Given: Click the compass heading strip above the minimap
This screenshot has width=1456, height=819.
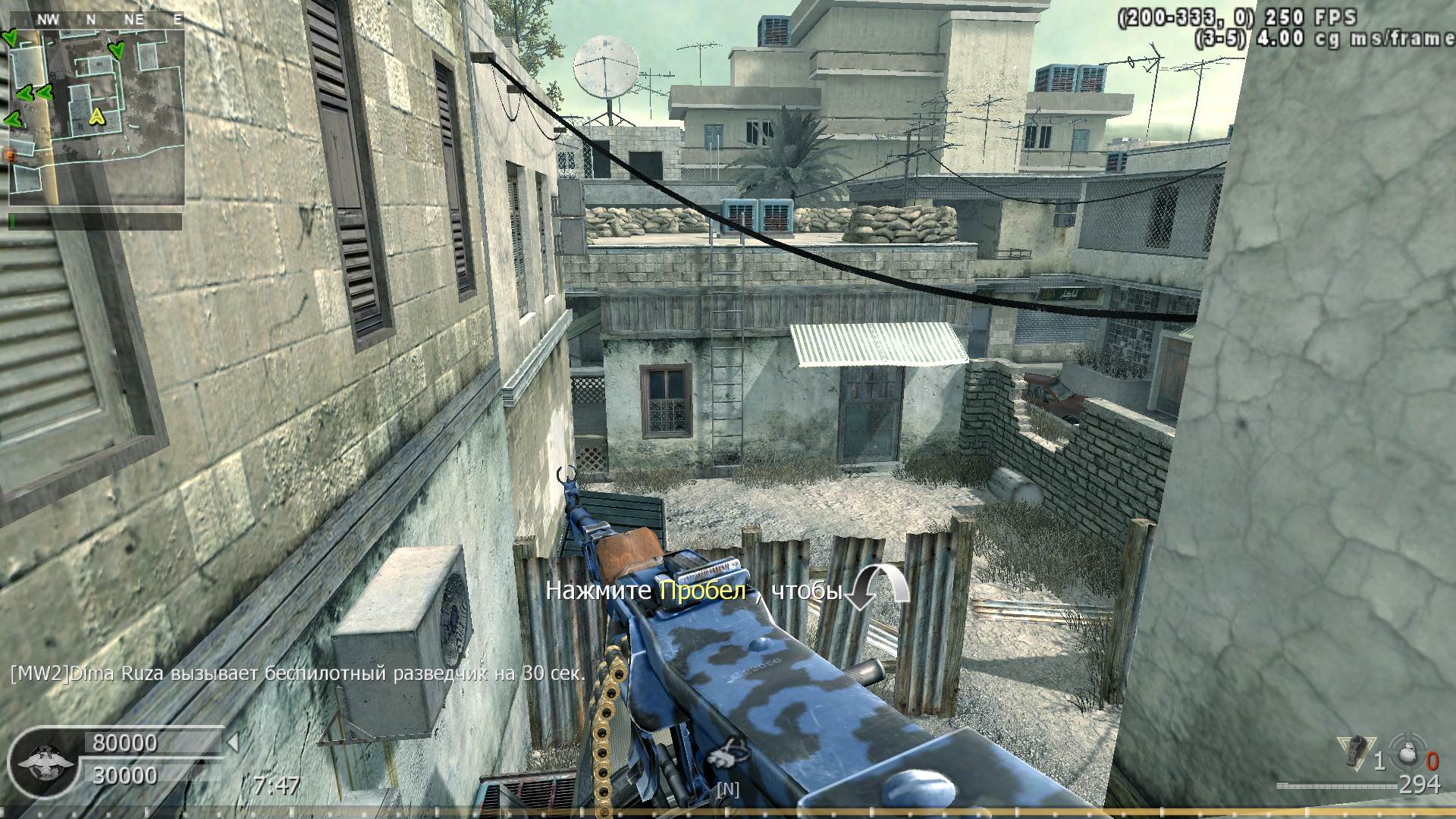Looking at the screenshot, I should point(96,20).
